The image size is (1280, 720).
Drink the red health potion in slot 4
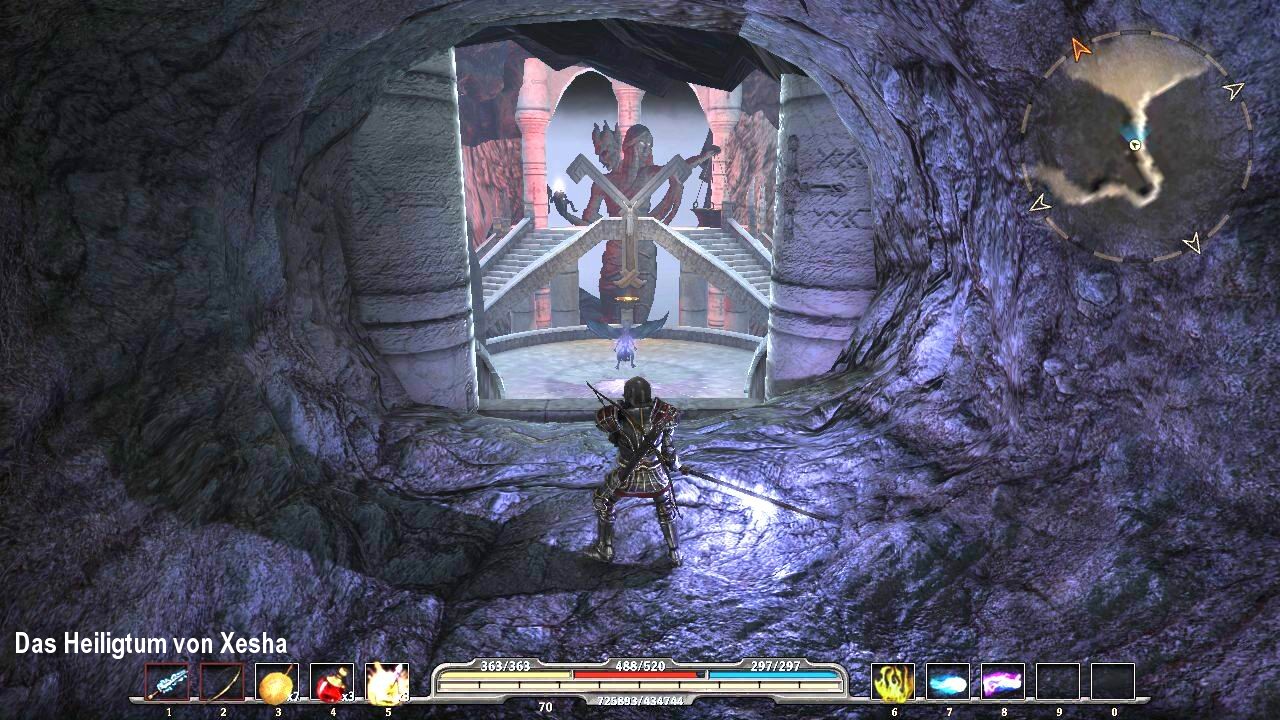pos(330,683)
